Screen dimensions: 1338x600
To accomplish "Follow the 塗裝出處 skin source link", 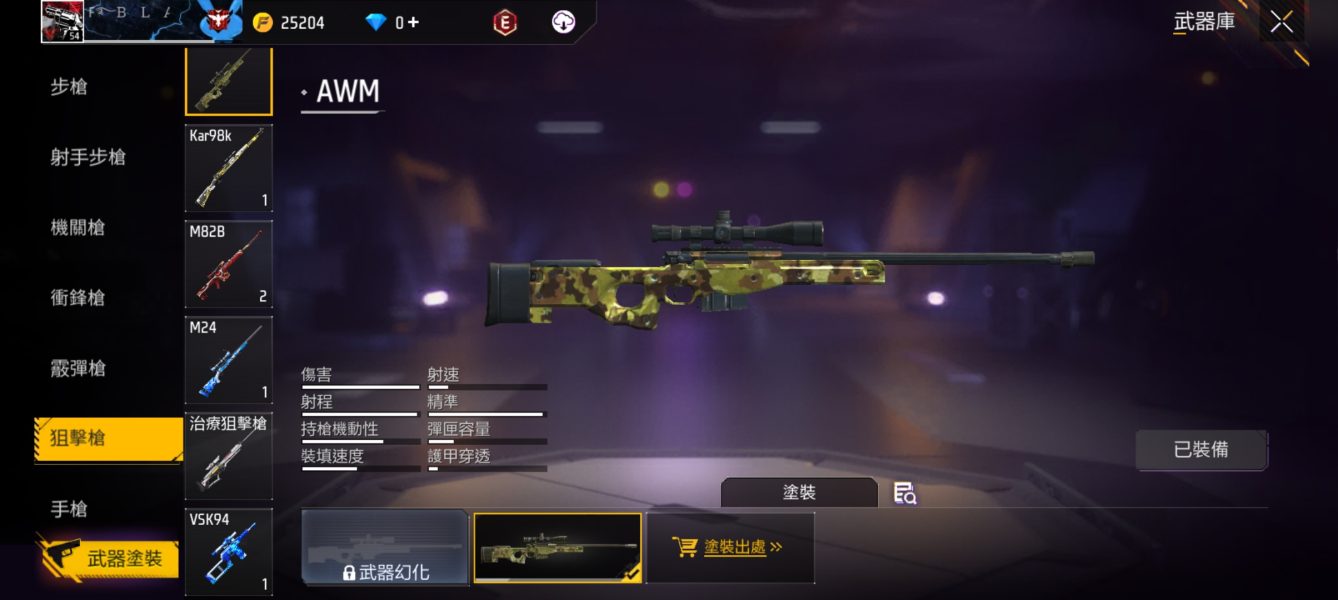I will tap(730, 547).
